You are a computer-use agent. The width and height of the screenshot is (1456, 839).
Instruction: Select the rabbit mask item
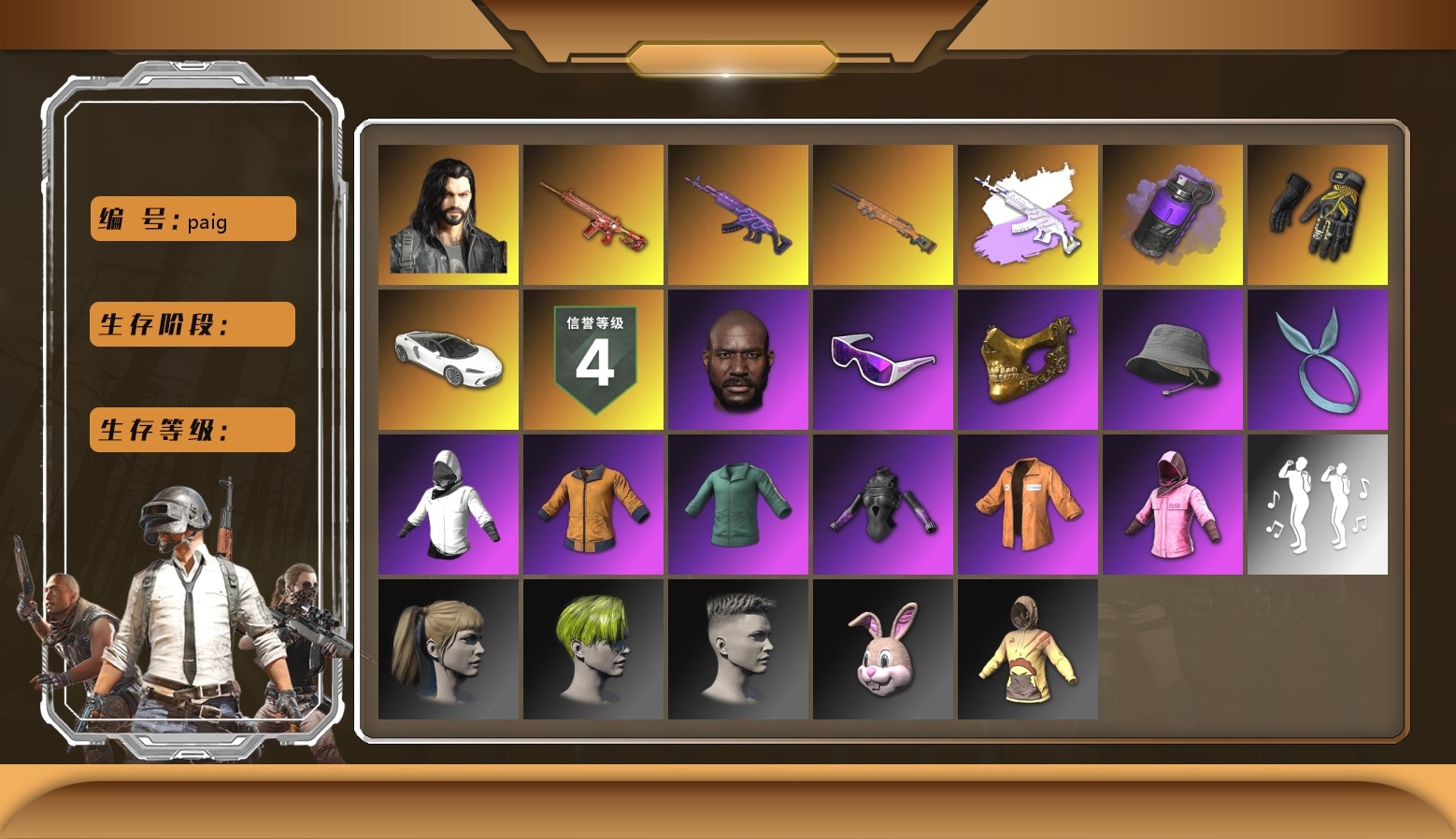882,648
